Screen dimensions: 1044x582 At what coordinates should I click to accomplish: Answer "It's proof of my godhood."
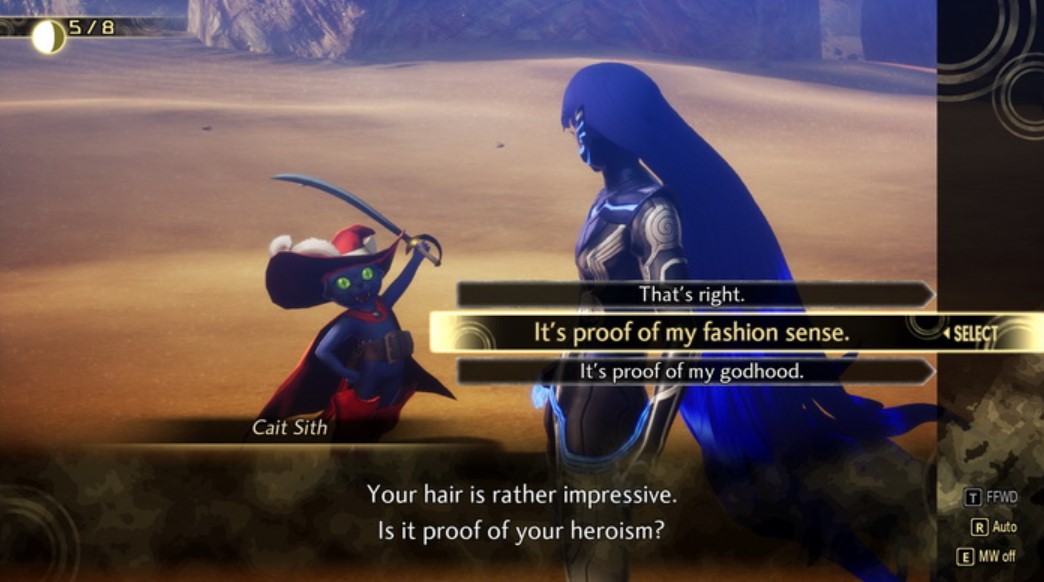[x=692, y=371]
